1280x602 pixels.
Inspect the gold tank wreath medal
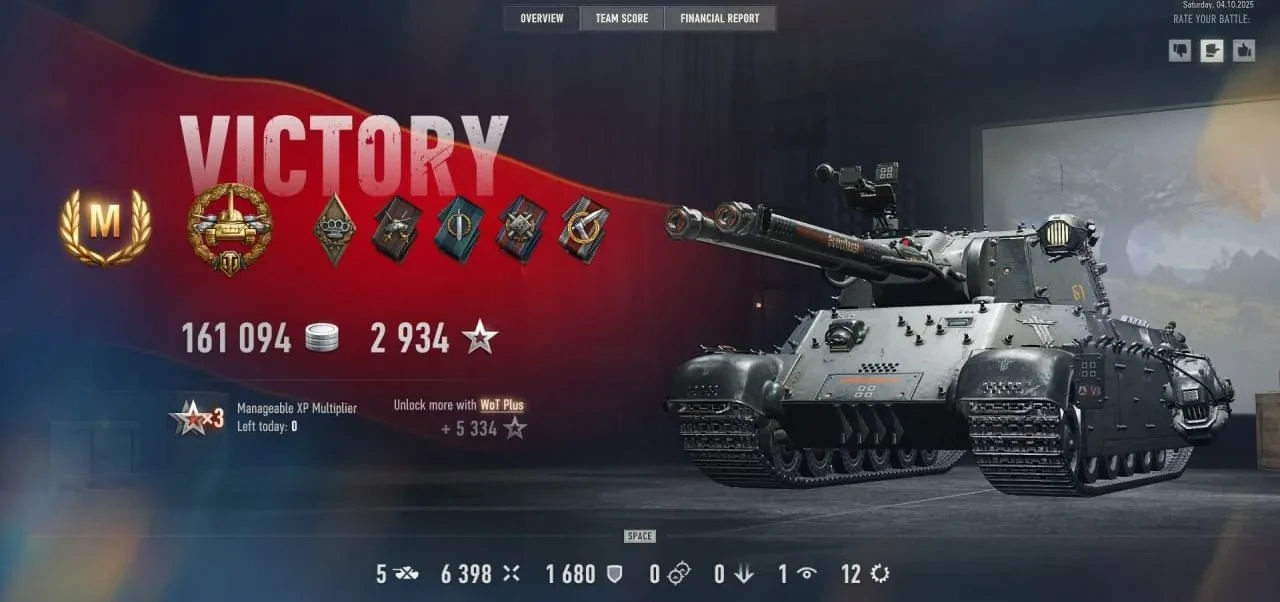[x=229, y=229]
